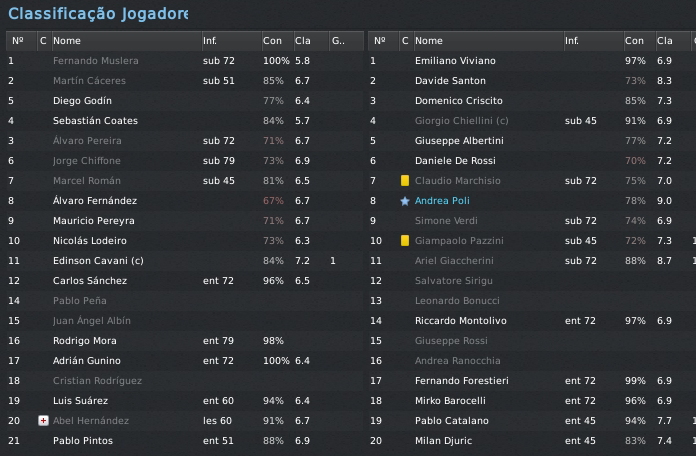The width and height of the screenshot is (696, 456).
Task: Choose starred player Andrea Poli
Action: coord(442,201)
